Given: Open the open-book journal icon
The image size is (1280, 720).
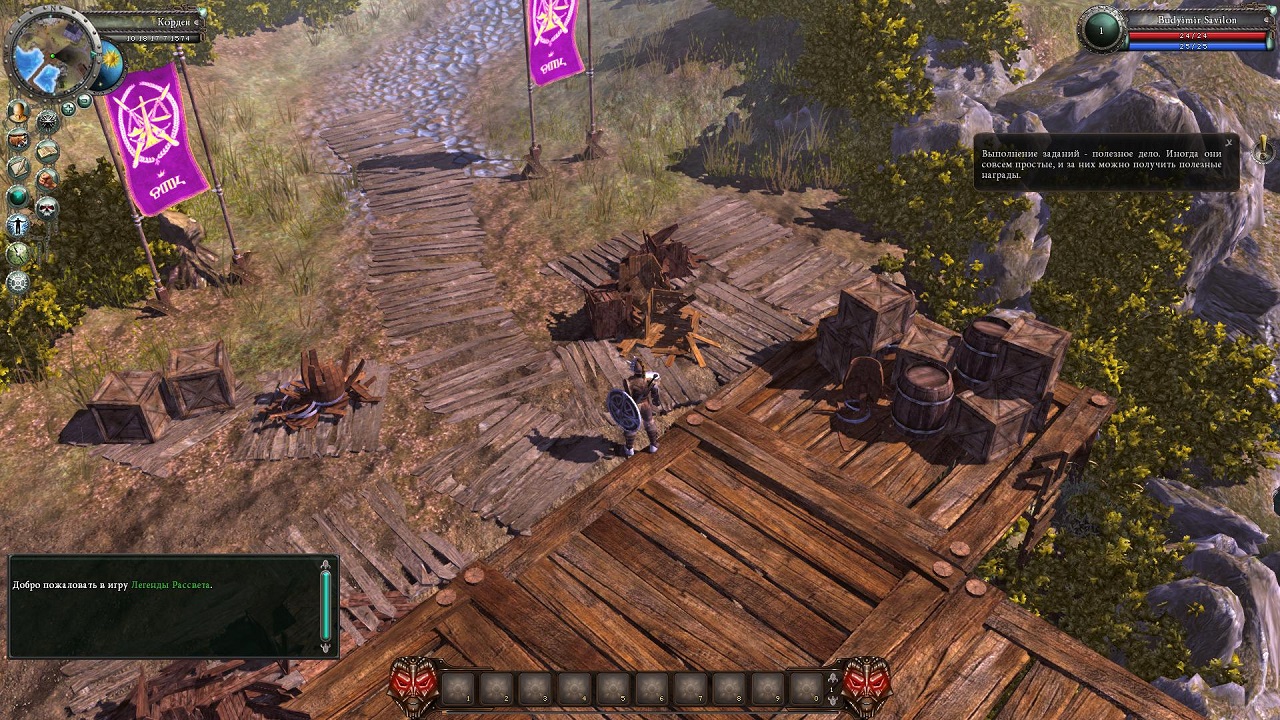Looking at the screenshot, I should pyautogui.click(x=47, y=151).
